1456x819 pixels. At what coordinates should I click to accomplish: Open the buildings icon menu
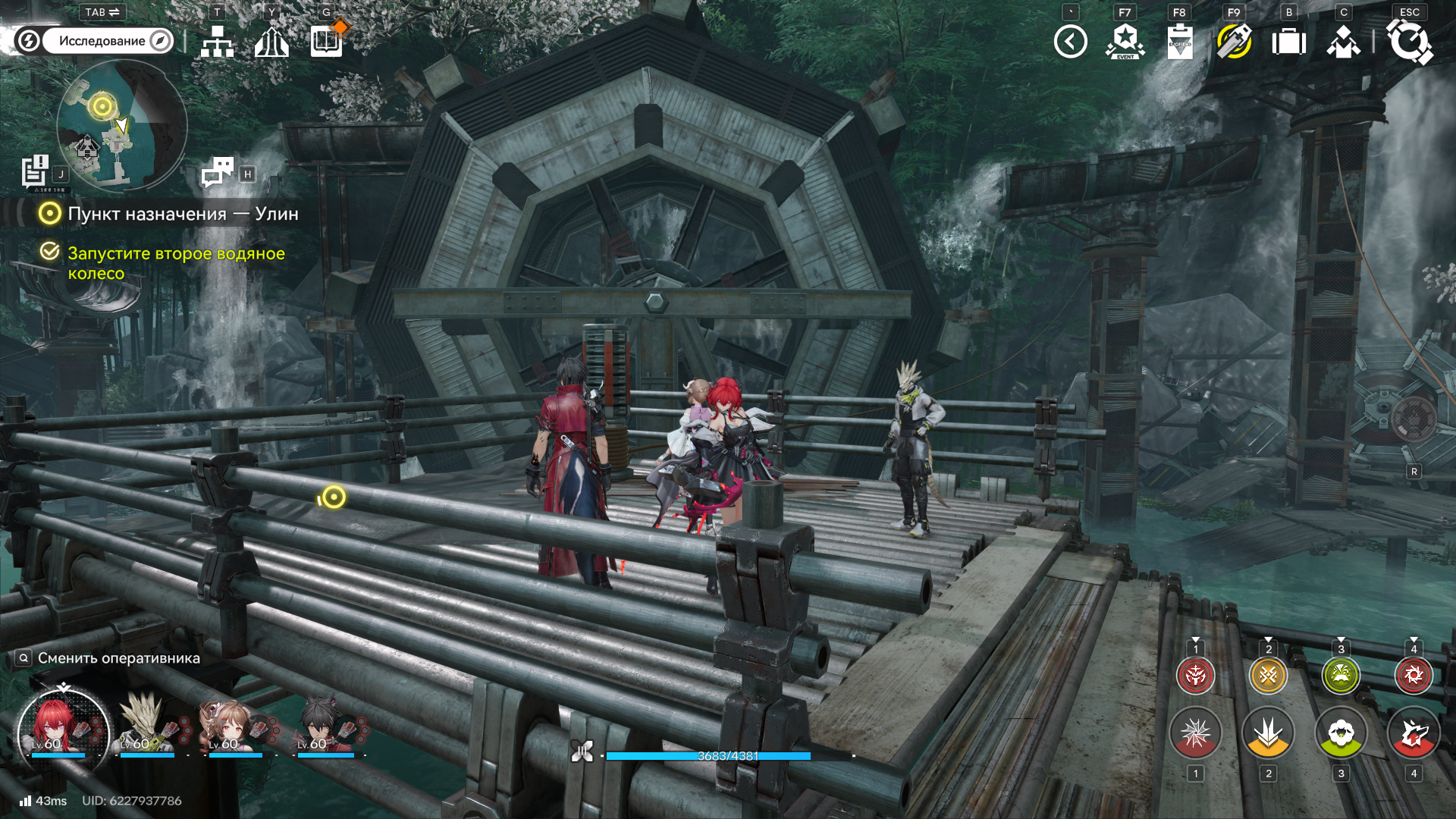point(271,42)
